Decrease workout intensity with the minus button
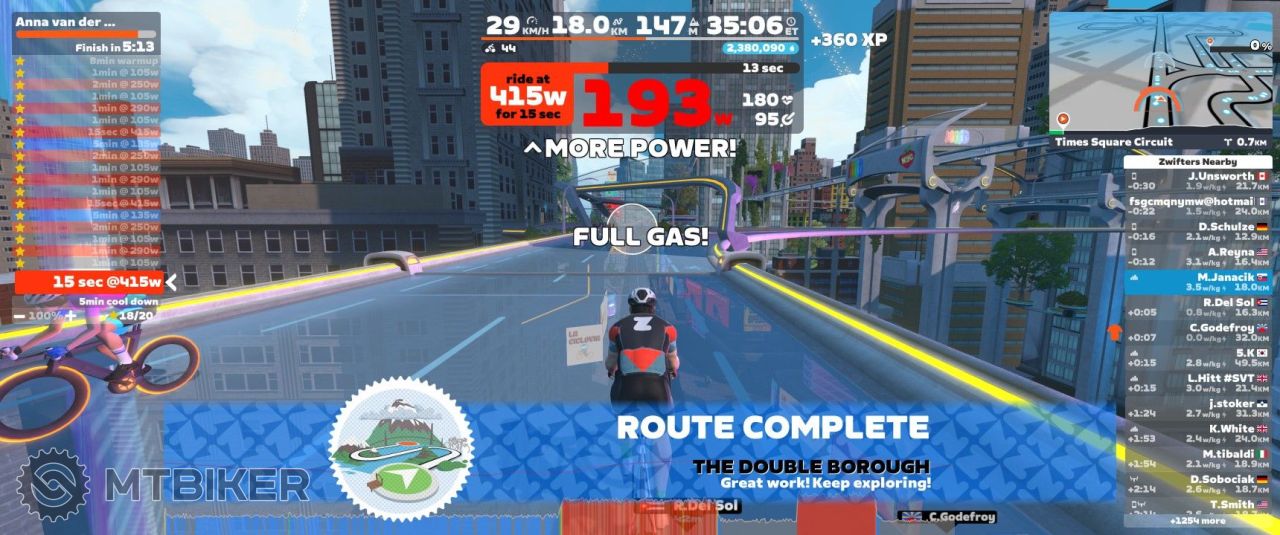This screenshot has height=535, width=1280. tap(21, 315)
